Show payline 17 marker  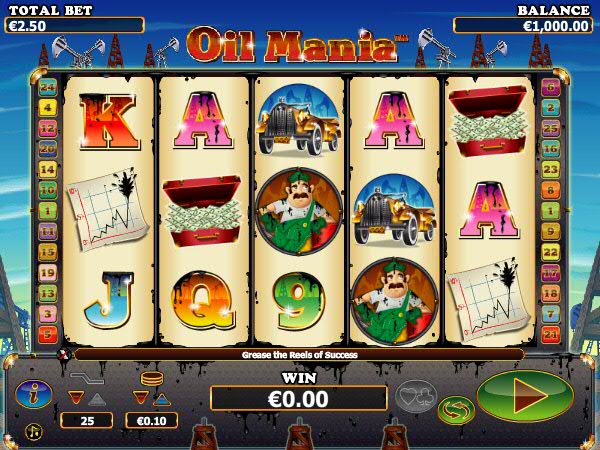click(550, 272)
